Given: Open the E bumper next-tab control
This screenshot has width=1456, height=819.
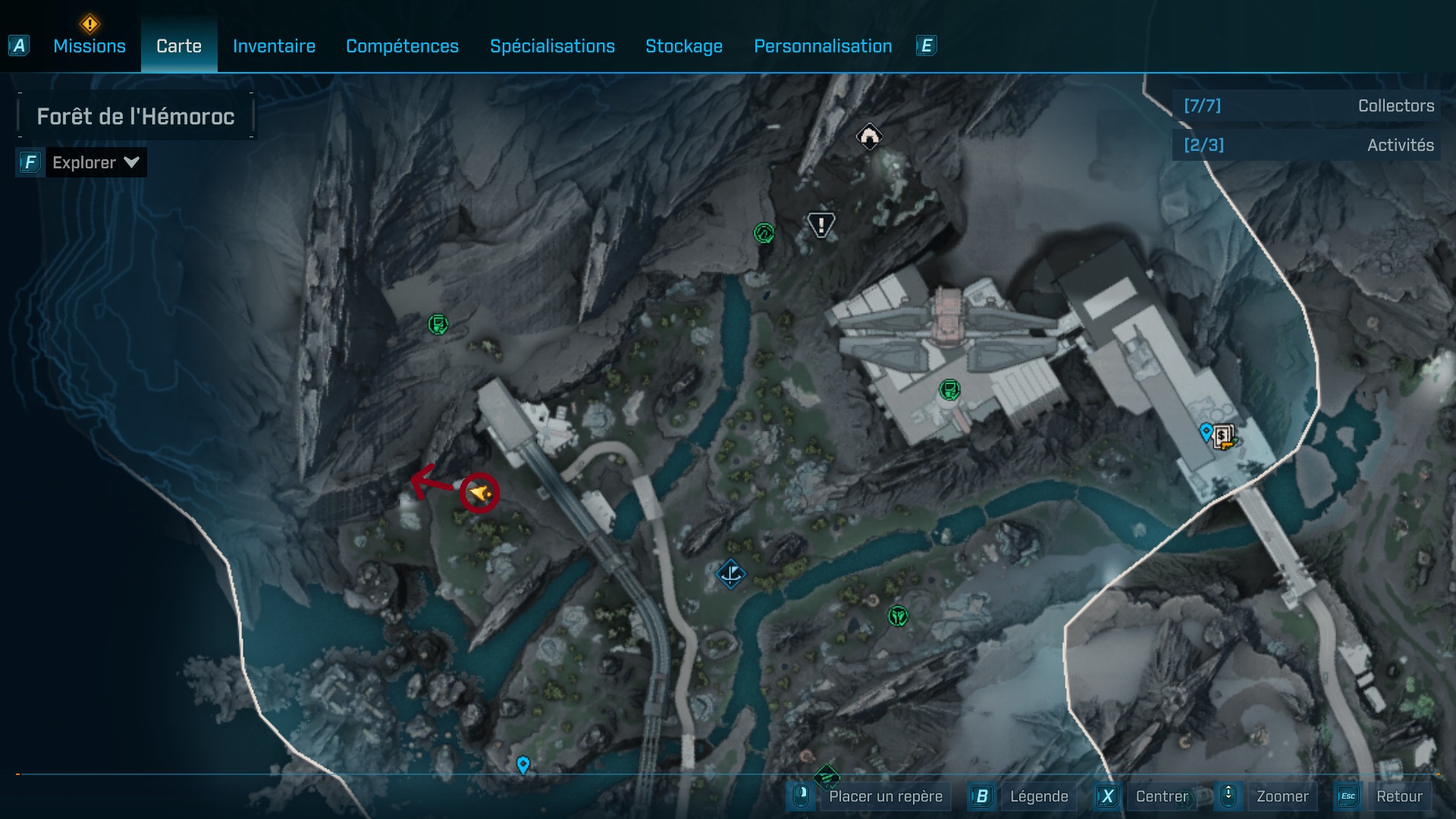Looking at the screenshot, I should pyautogui.click(x=928, y=45).
